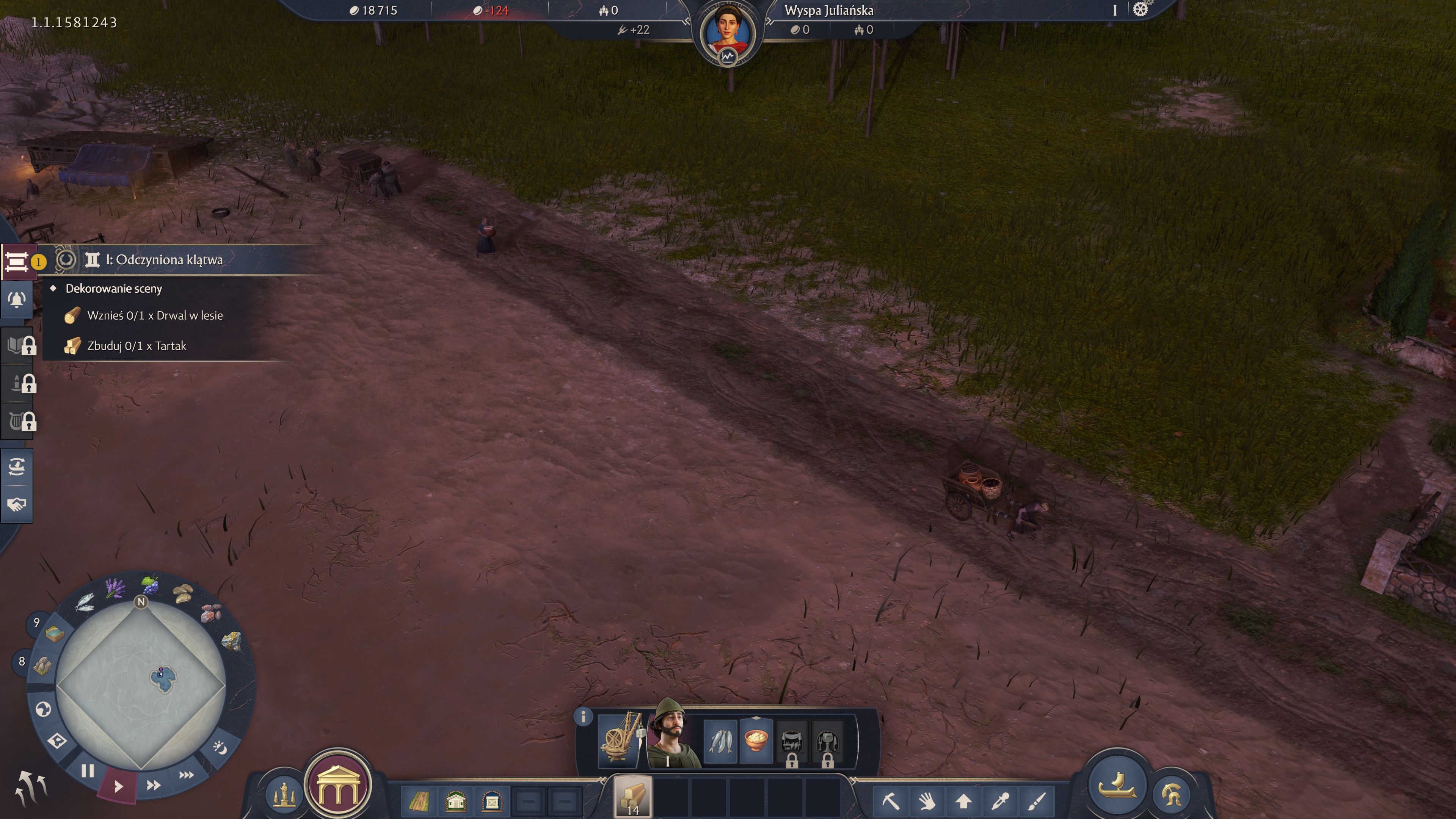
Task: Select the wooden planks slot with 14
Action: [x=632, y=797]
